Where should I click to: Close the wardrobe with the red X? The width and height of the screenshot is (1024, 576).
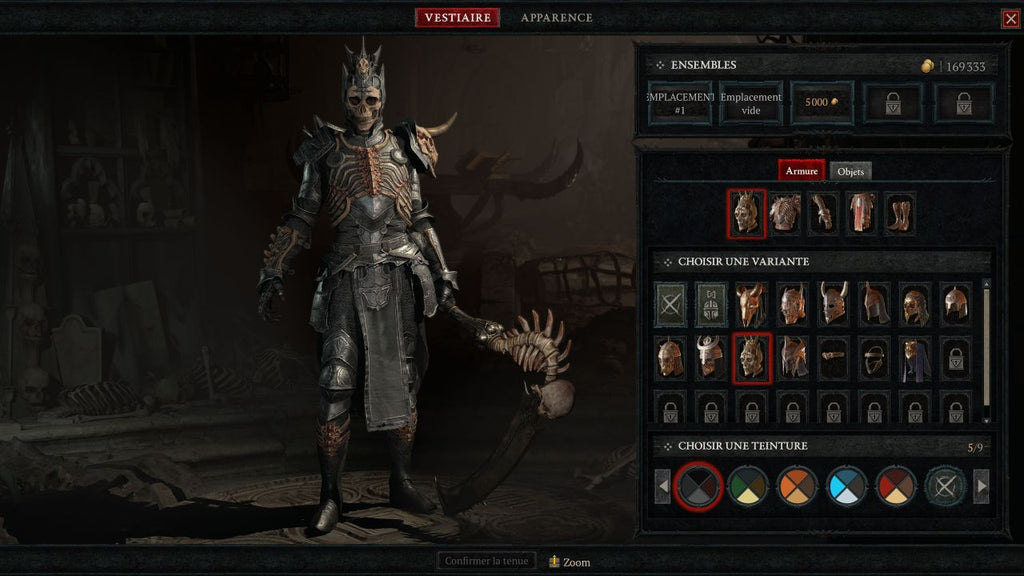(x=1010, y=19)
